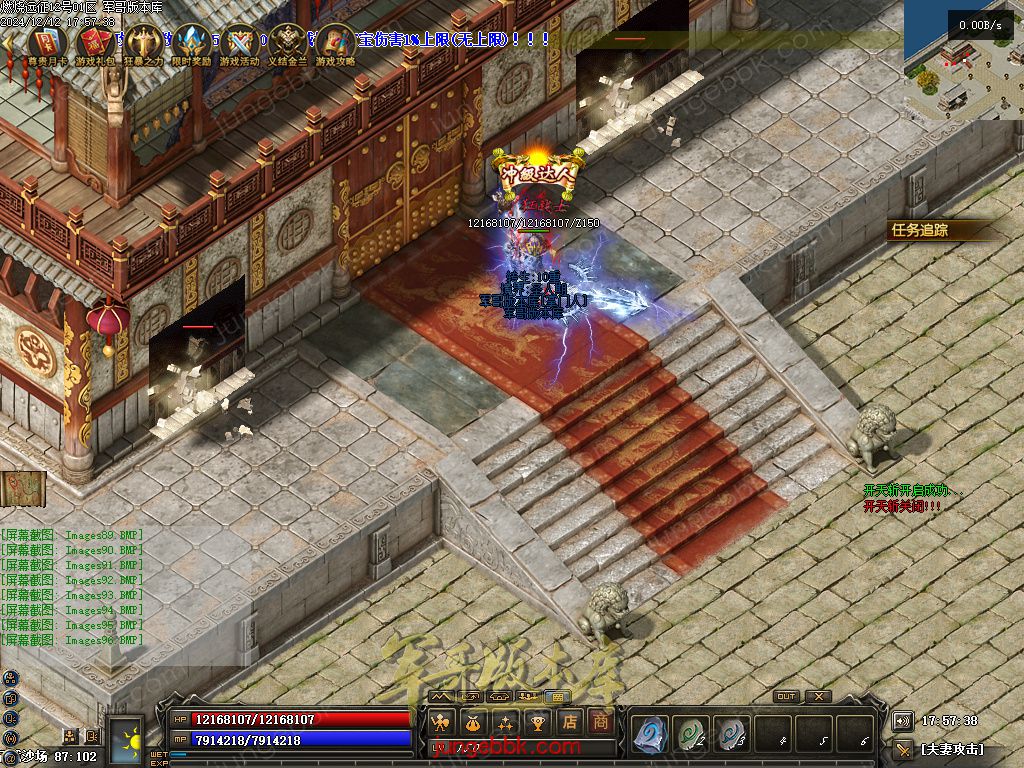Close the game with the X button

pos(819,697)
